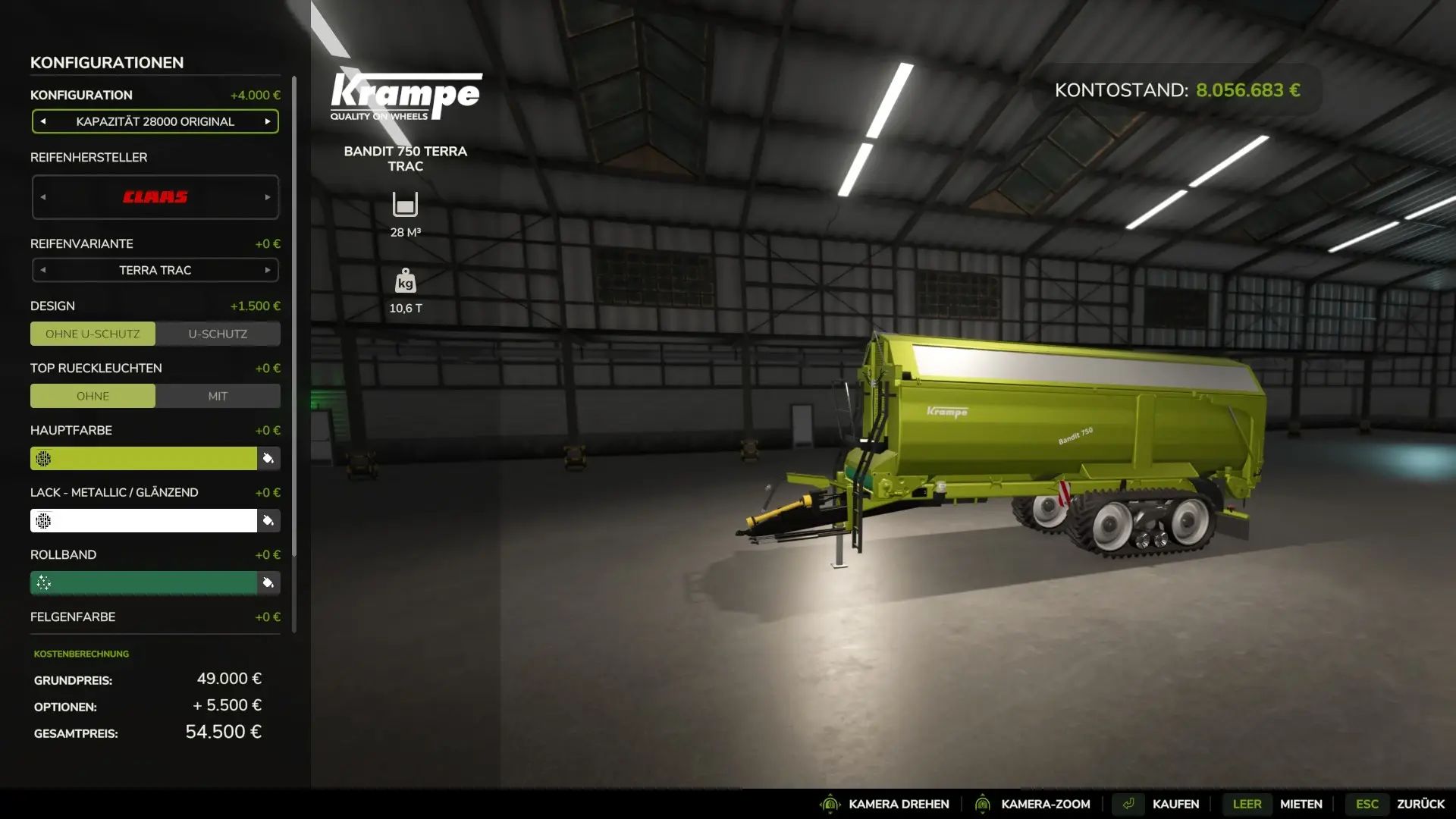Click the Lack paint bucket button
Viewport: 1456px width, 819px height.
coord(268,520)
